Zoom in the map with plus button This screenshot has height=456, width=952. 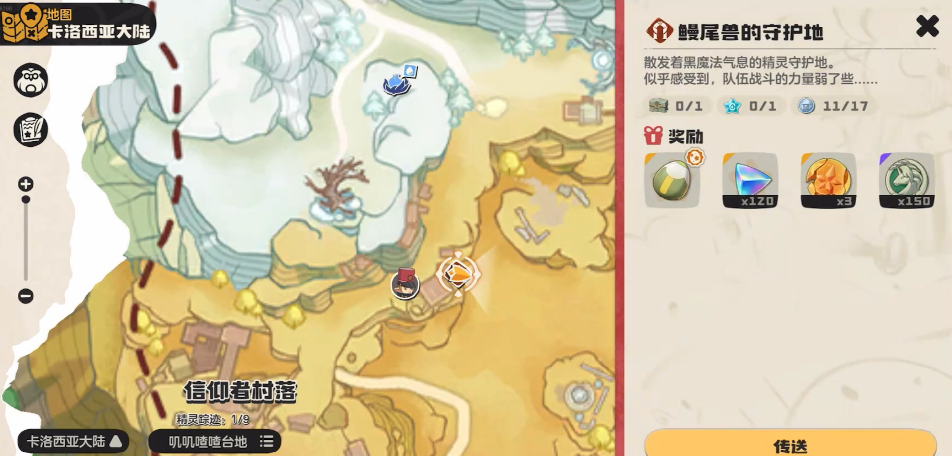26,184
